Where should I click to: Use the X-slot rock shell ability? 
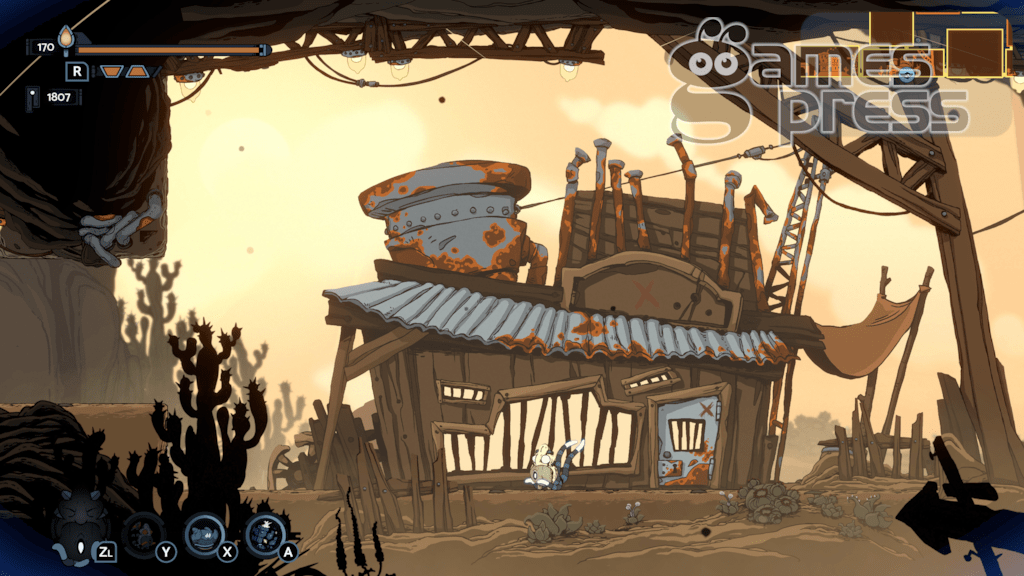click(x=205, y=533)
